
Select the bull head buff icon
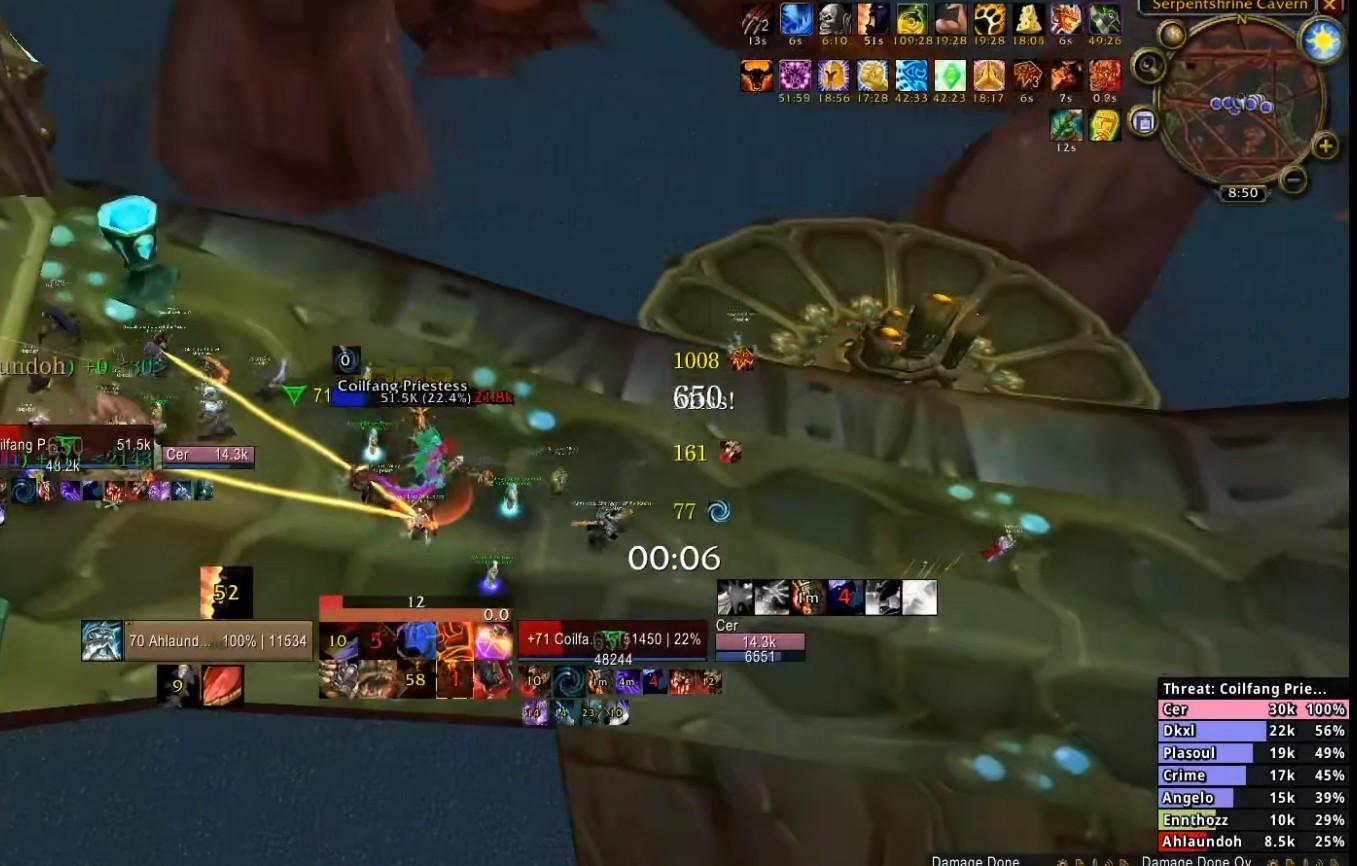tap(756, 76)
